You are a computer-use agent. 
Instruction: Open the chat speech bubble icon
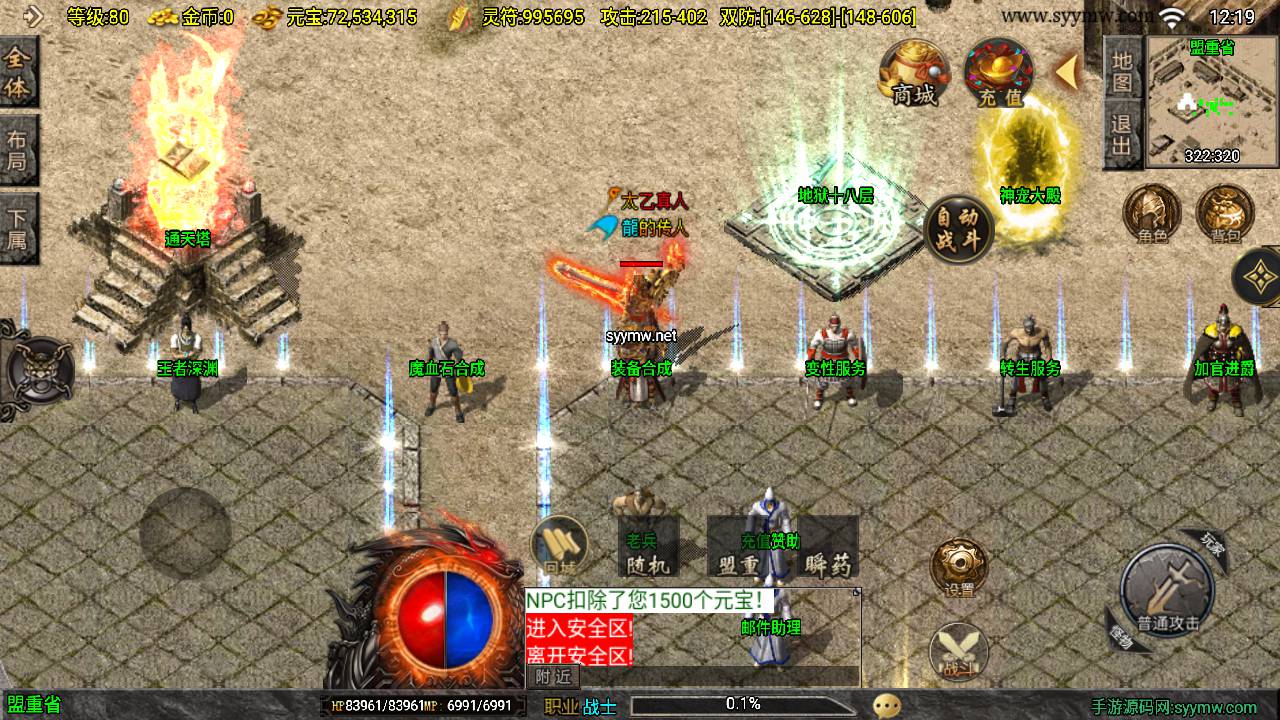tap(886, 706)
